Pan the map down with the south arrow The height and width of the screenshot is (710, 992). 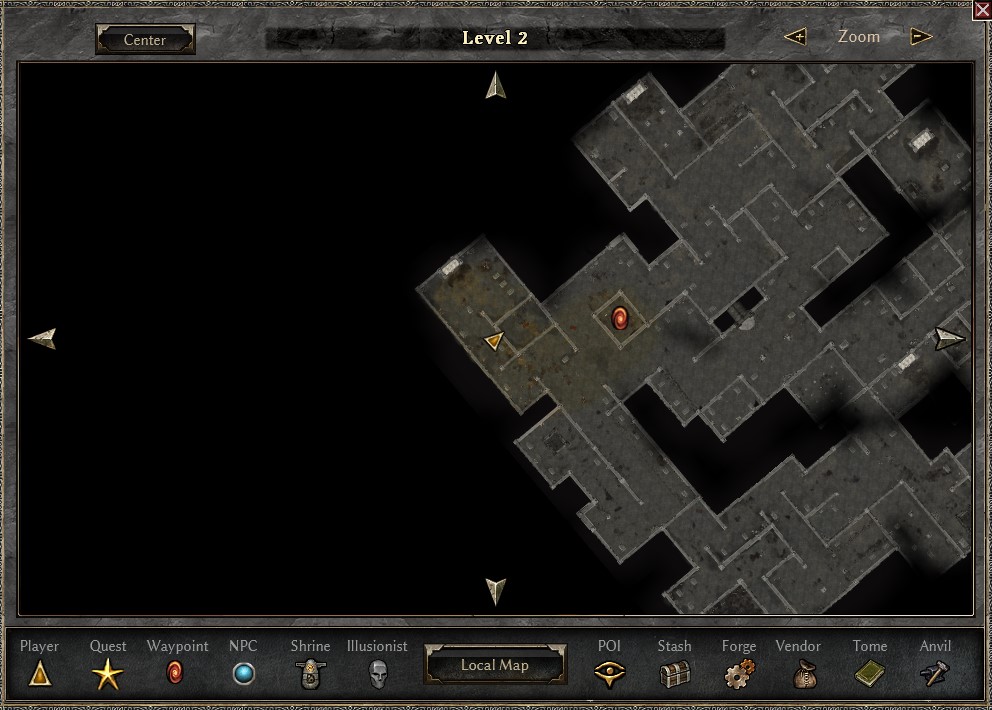pos(496,590)
